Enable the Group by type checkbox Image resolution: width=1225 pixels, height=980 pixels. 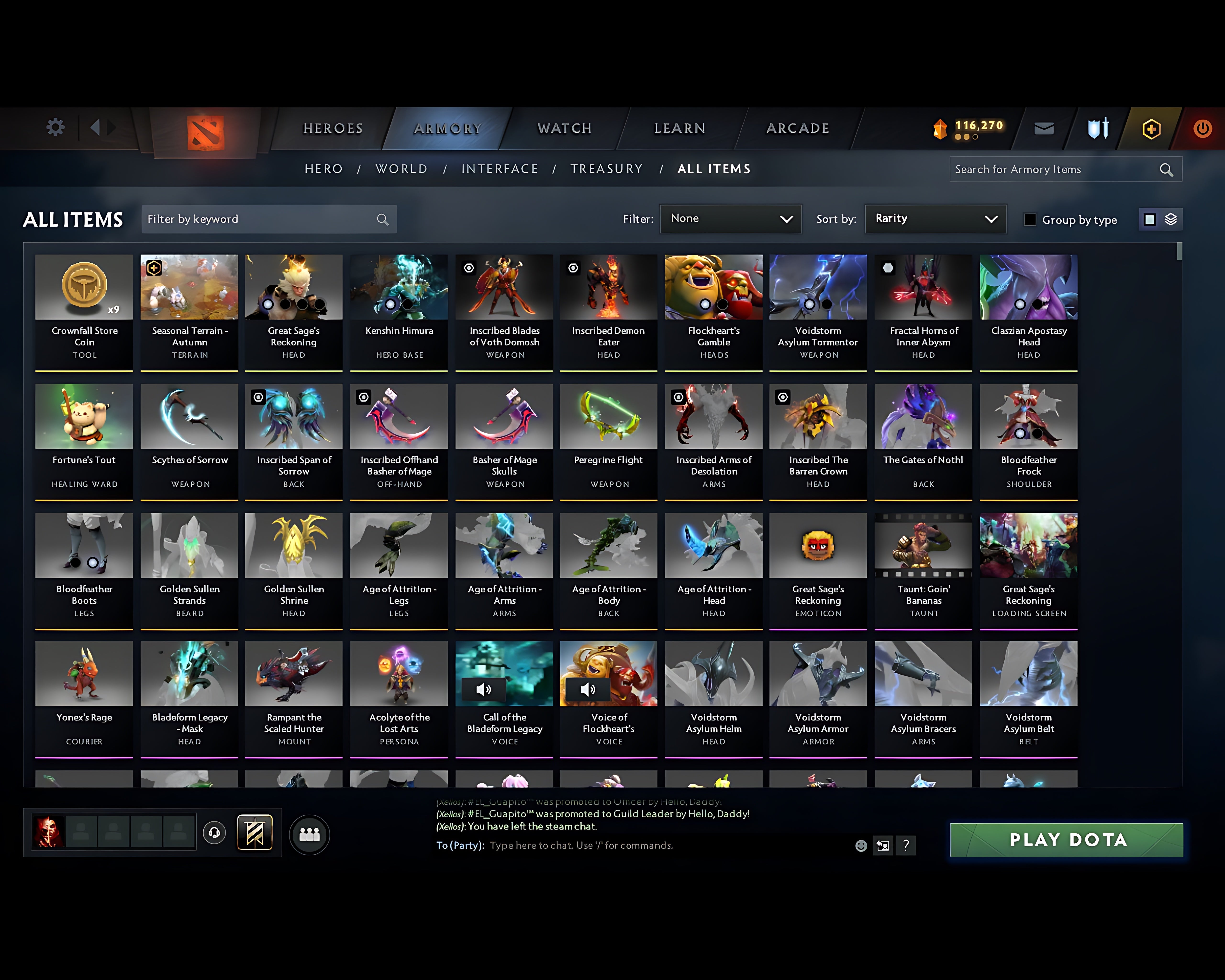point(1030,220)
